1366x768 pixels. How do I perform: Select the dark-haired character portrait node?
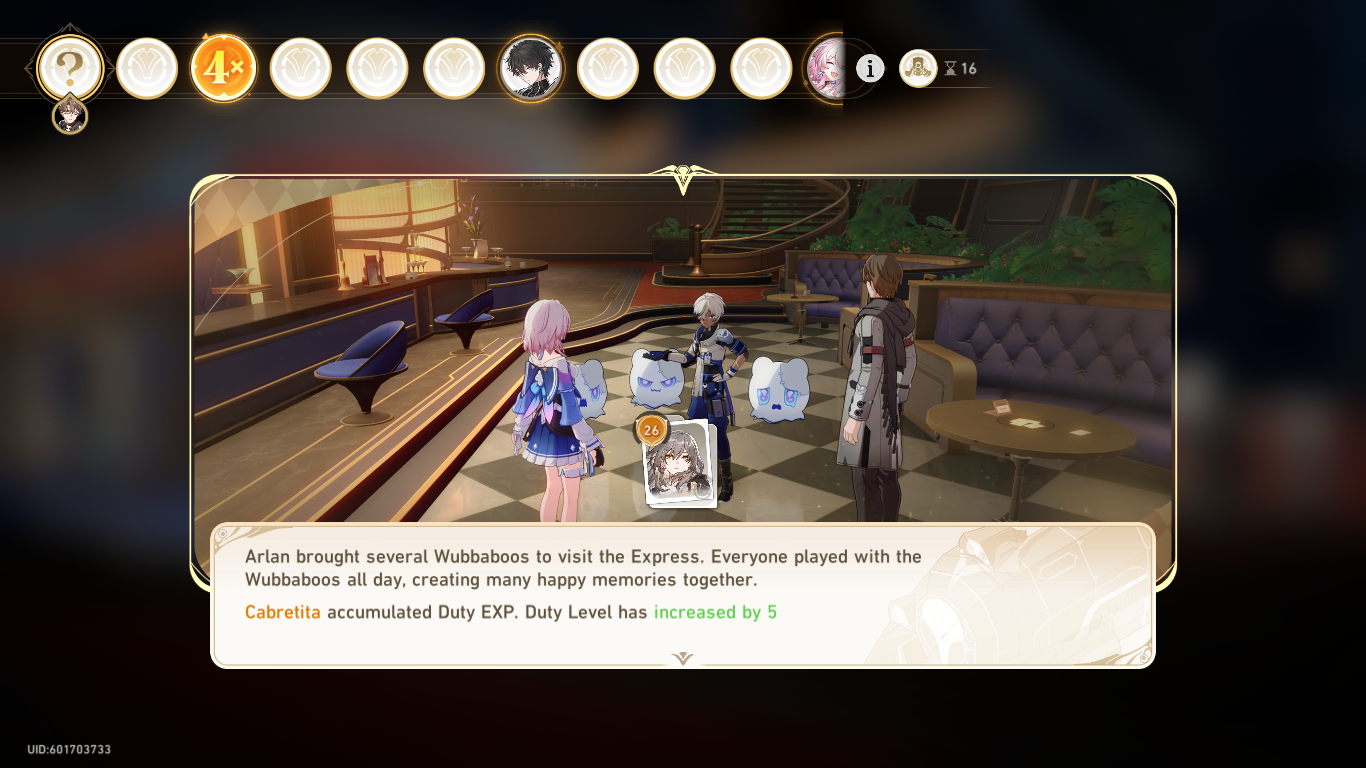tap(530, 68)
